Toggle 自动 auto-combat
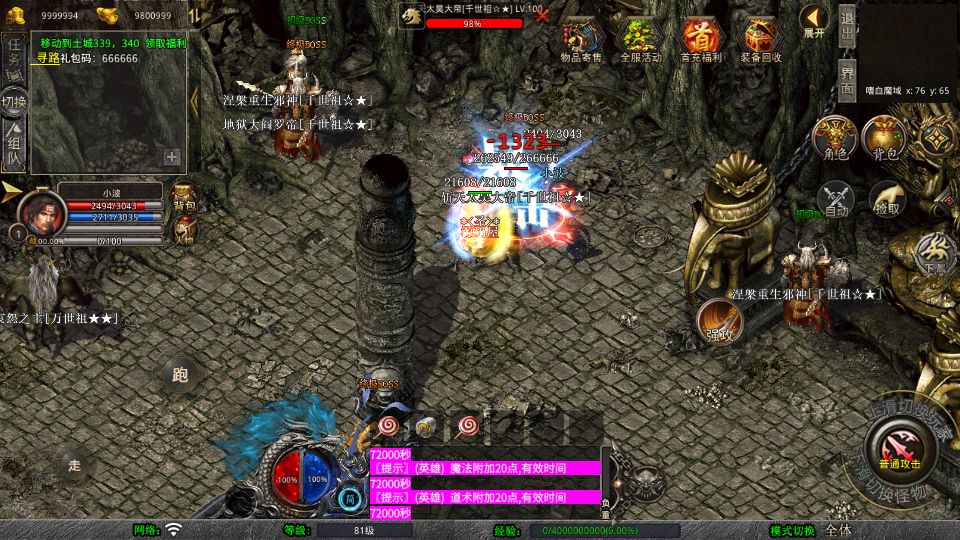This screenshot has height=540, width=960. tap(836, 198)
